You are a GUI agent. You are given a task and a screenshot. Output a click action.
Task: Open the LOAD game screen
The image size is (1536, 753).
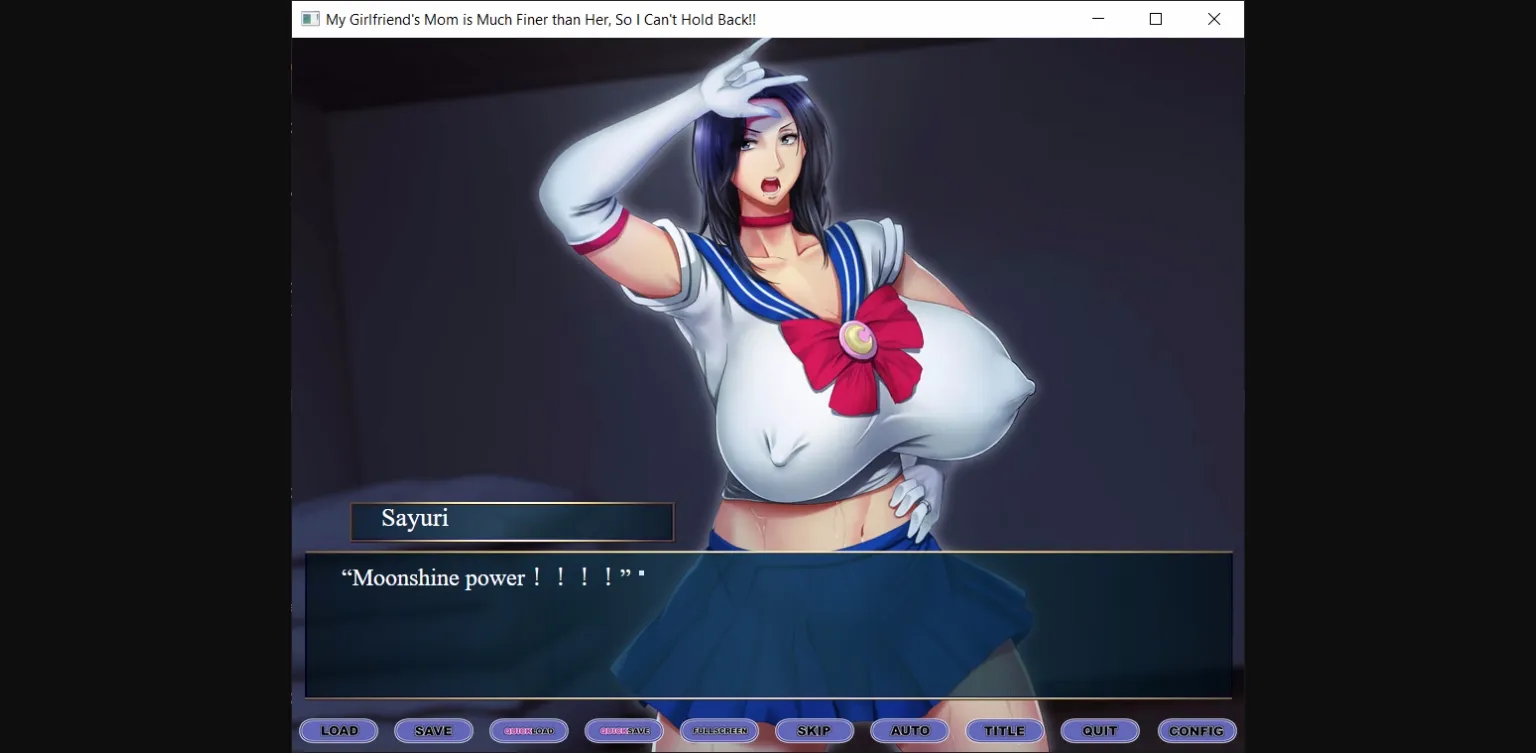[338, 730]
